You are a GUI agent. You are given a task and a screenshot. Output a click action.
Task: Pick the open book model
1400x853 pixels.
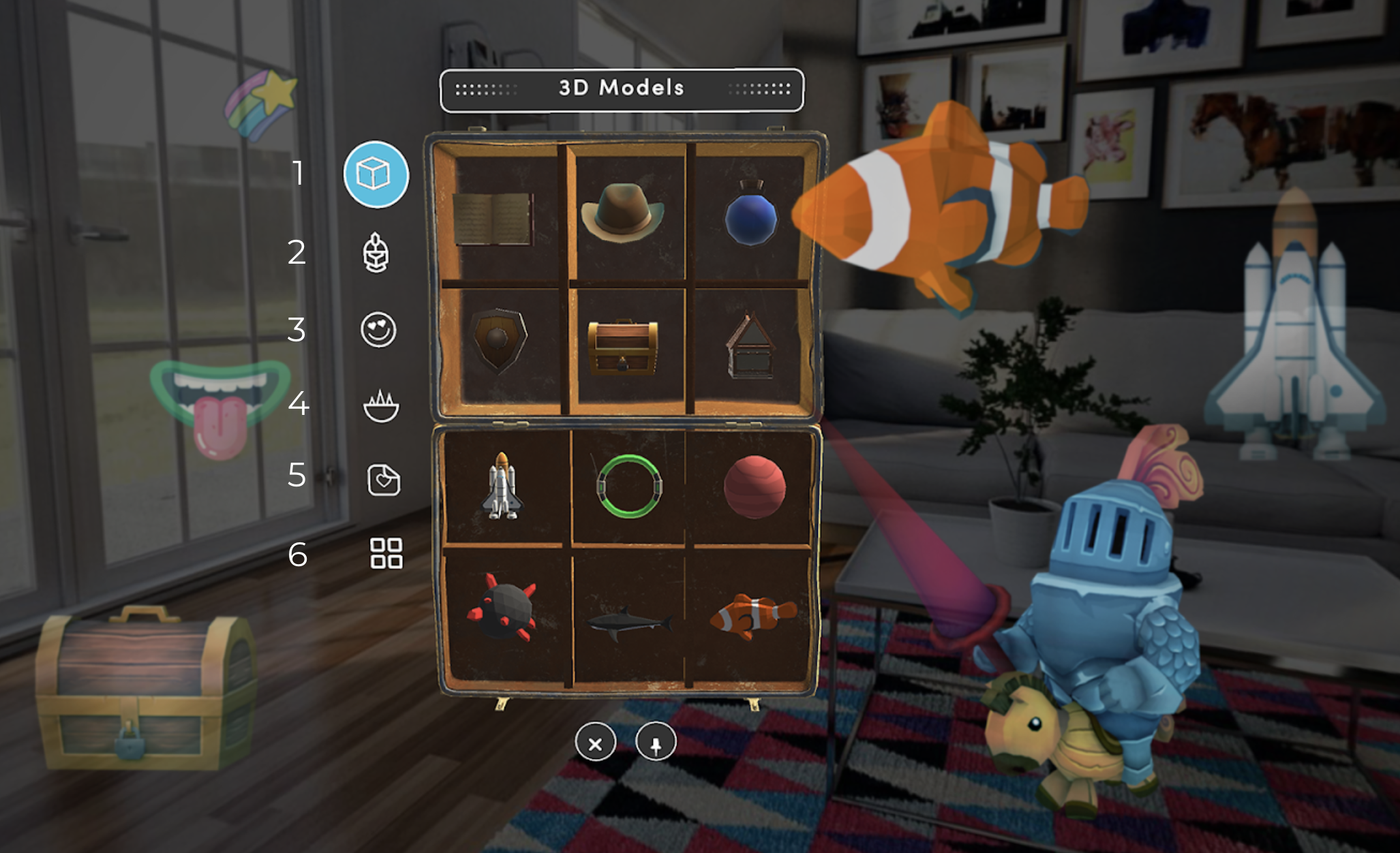pos(493,219)
